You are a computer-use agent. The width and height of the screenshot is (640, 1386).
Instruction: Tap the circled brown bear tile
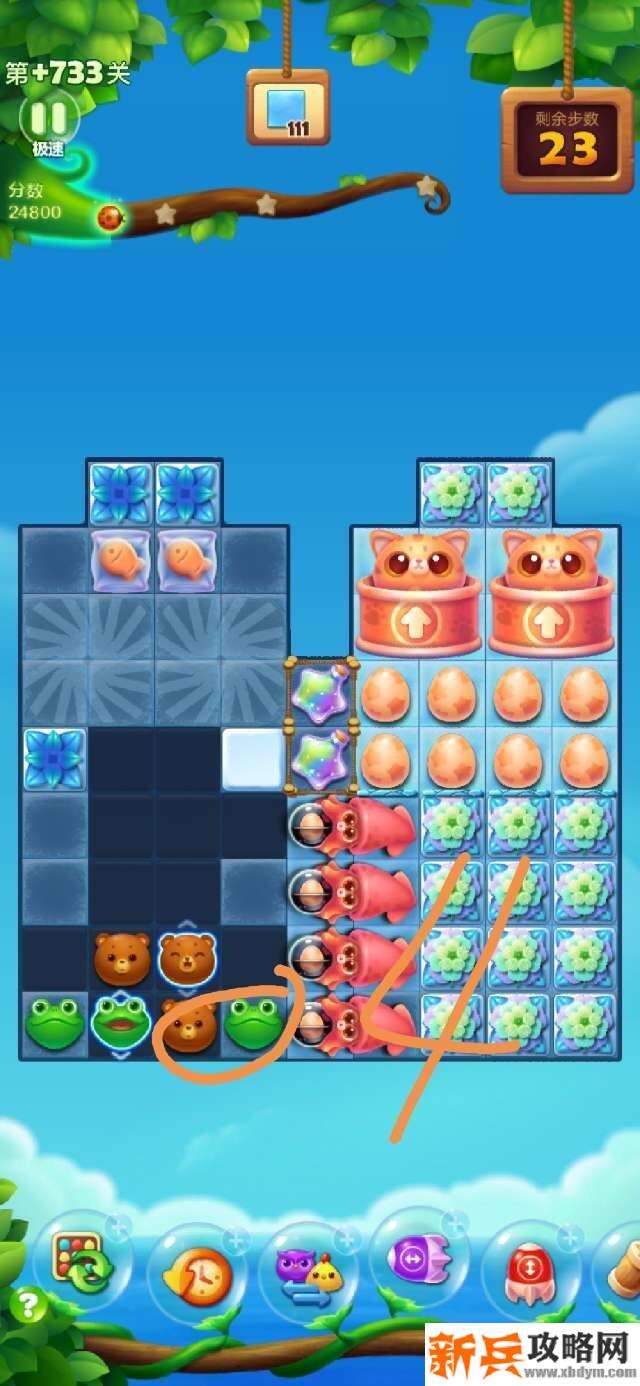tap(188, 1025)
